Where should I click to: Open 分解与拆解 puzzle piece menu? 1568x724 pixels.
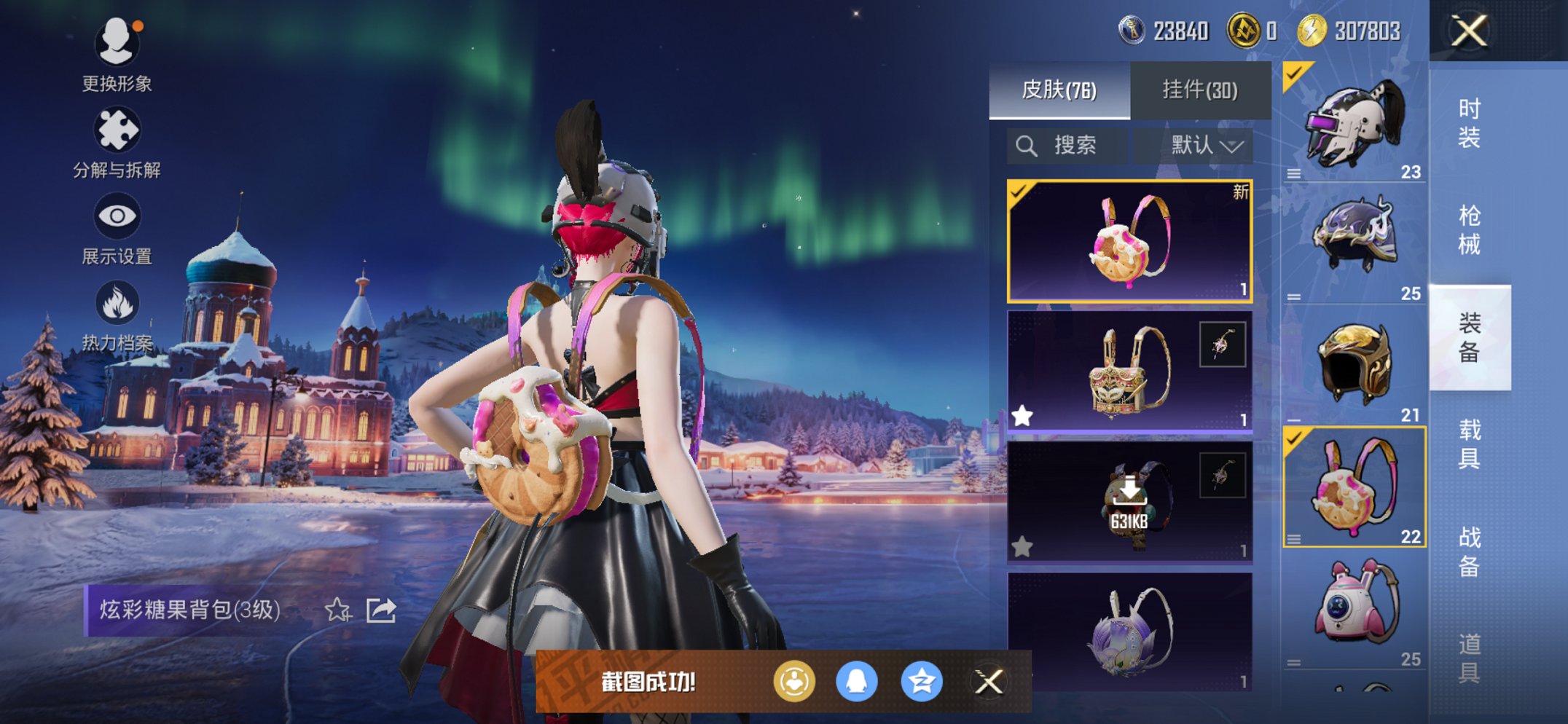[117, 142]
